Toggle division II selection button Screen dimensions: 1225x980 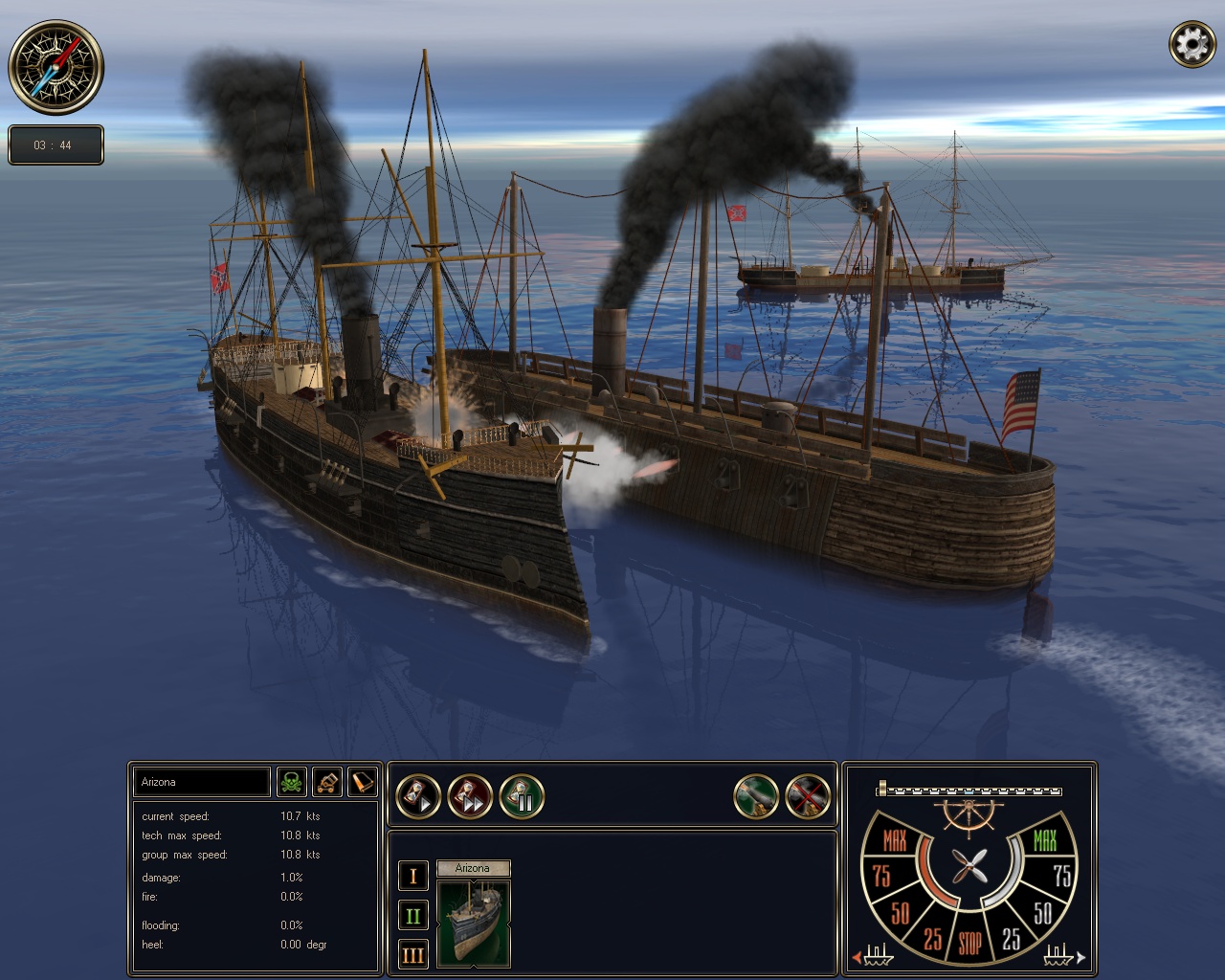pos(412,915)
